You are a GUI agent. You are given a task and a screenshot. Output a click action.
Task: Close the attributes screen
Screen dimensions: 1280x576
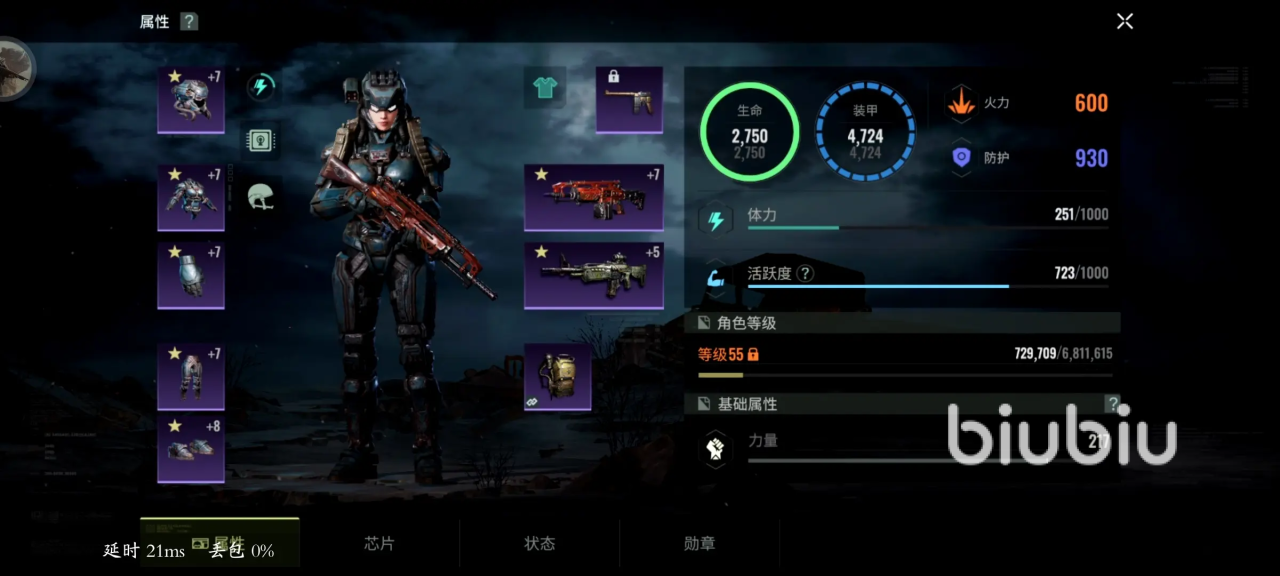pos(1125,21)
